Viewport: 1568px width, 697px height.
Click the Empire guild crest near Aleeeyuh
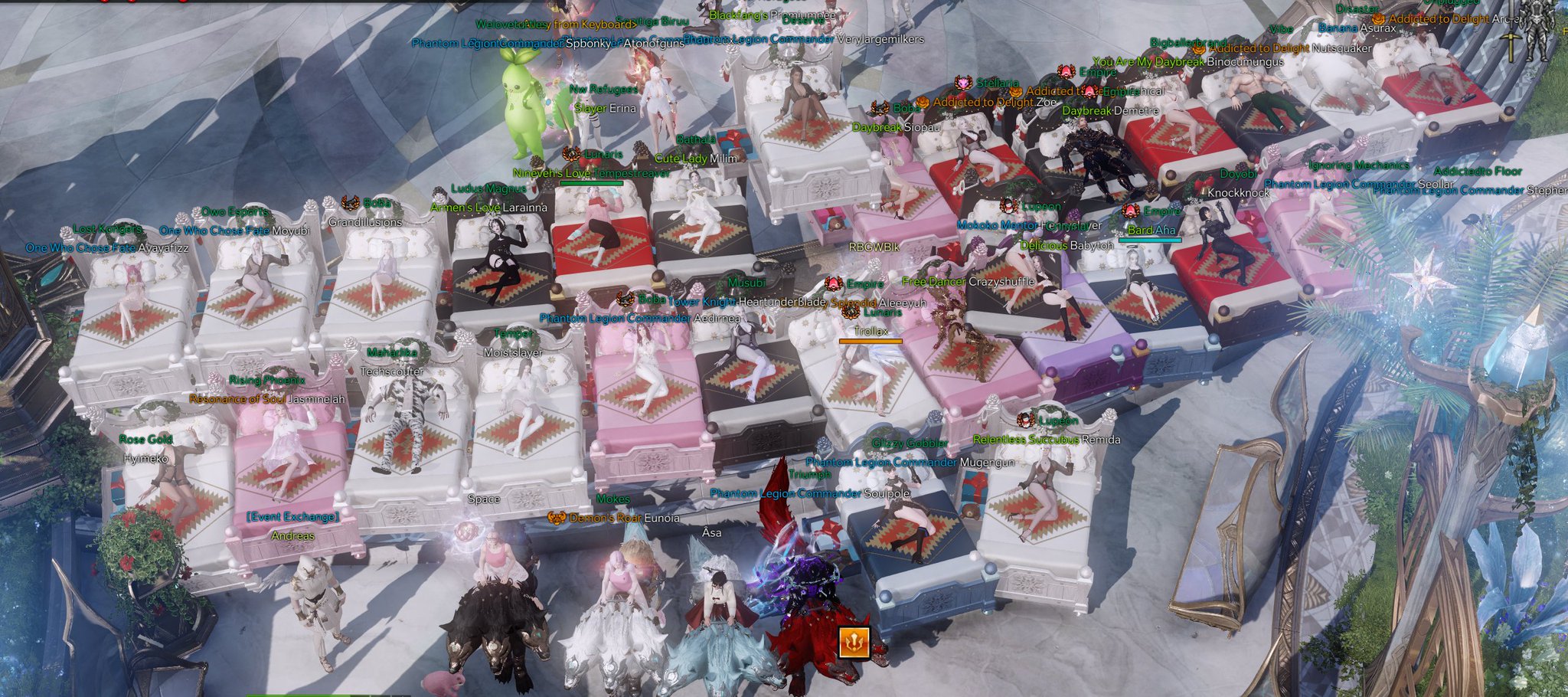pyautogui.click(x=833, y=284)
